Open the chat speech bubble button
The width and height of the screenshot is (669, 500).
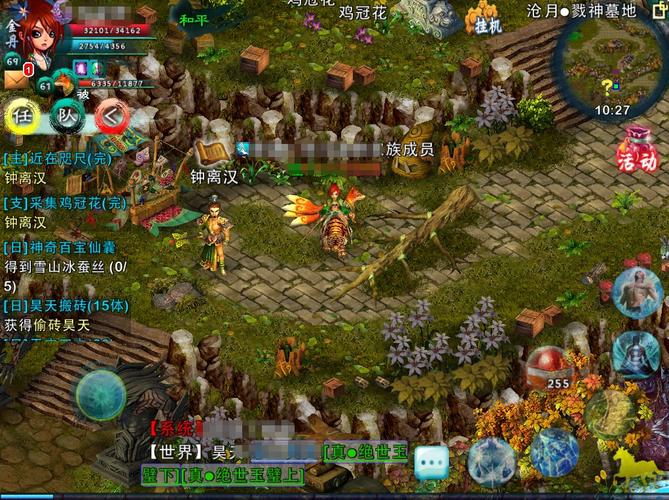[x=432, y=462]
